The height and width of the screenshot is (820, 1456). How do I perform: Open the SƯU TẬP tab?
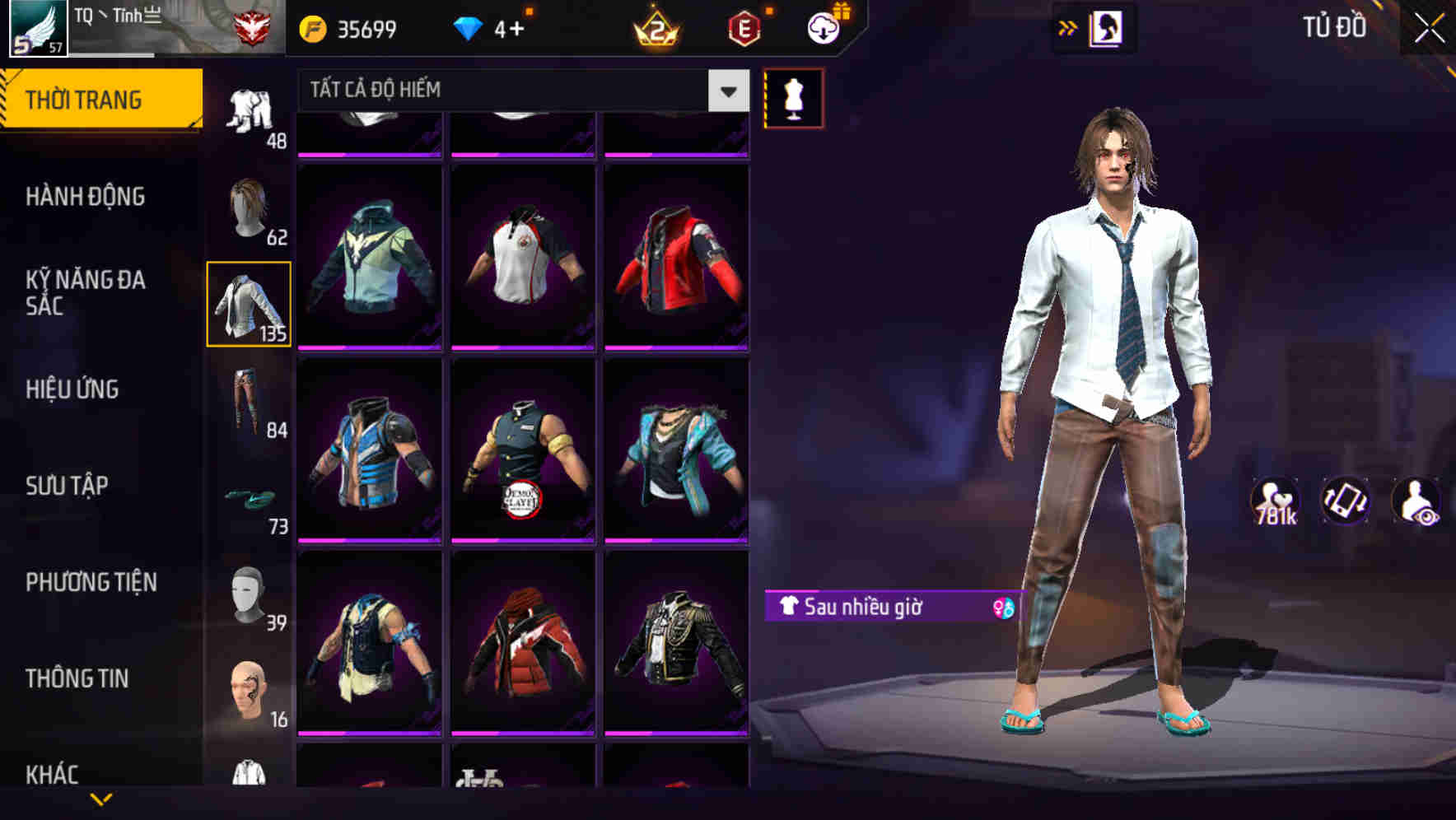(66, 486)
